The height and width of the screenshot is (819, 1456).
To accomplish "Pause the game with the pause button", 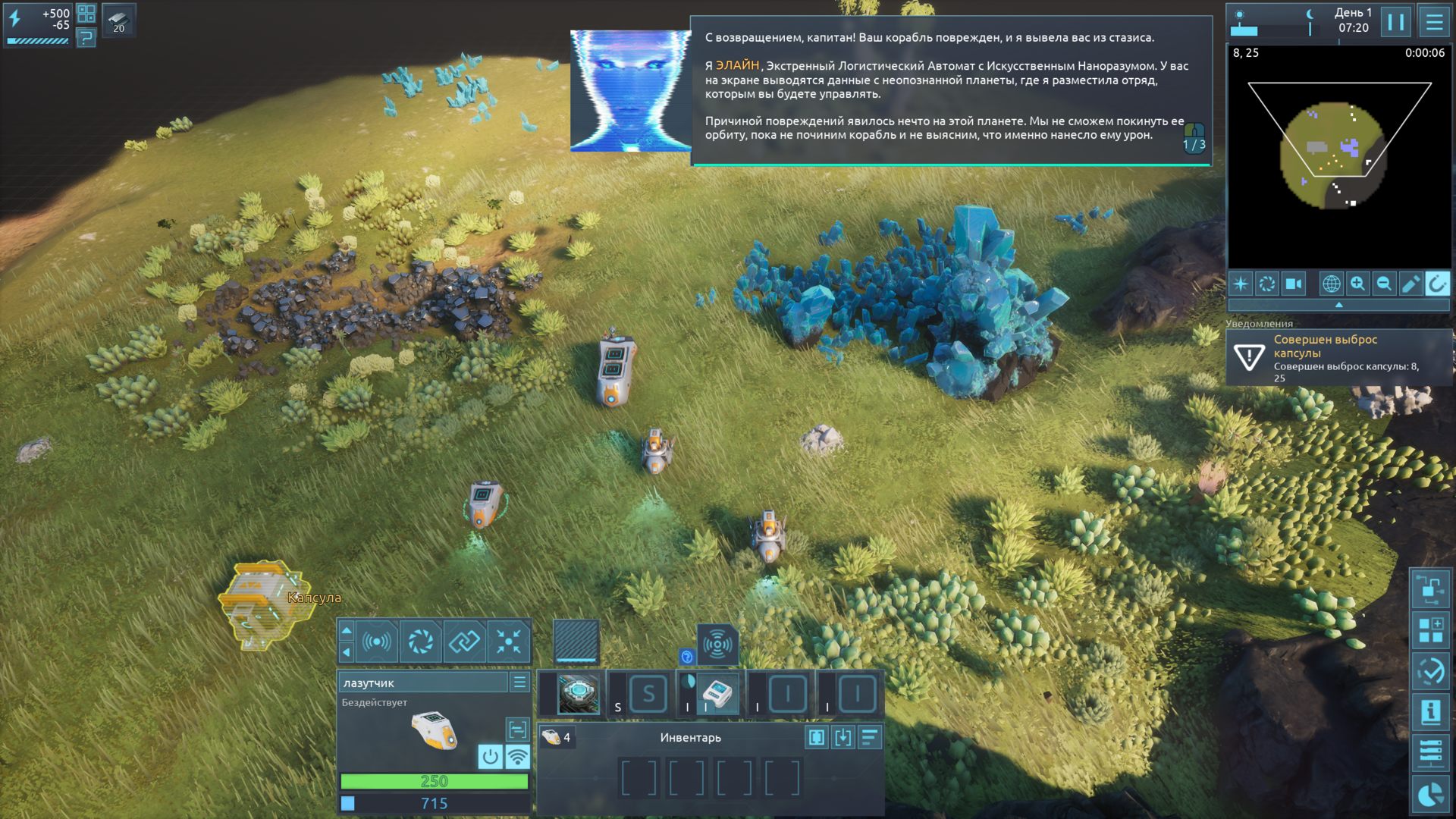I will click(x=1395, y=22).
